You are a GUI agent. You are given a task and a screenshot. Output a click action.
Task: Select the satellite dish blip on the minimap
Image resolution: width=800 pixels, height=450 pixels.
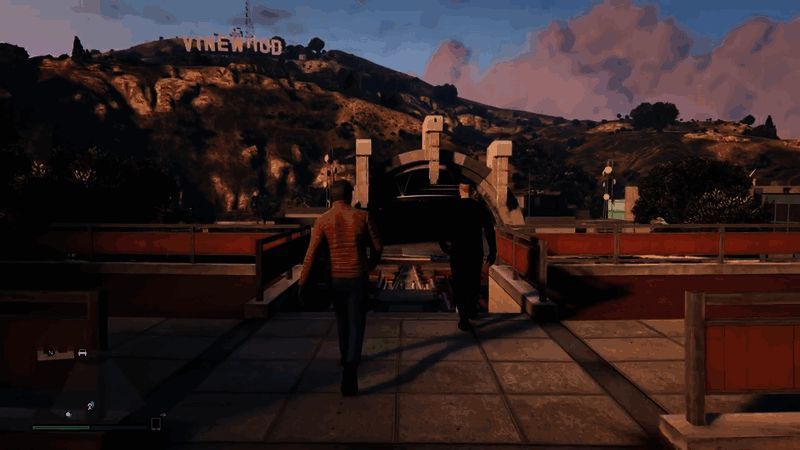coord(90,405)
